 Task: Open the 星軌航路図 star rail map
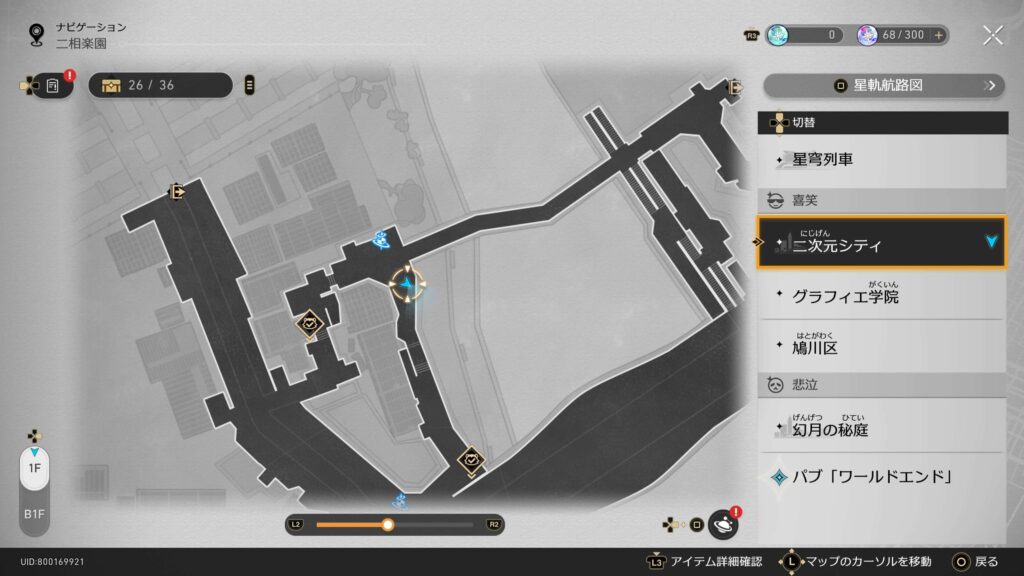click(x=884, y=85)
